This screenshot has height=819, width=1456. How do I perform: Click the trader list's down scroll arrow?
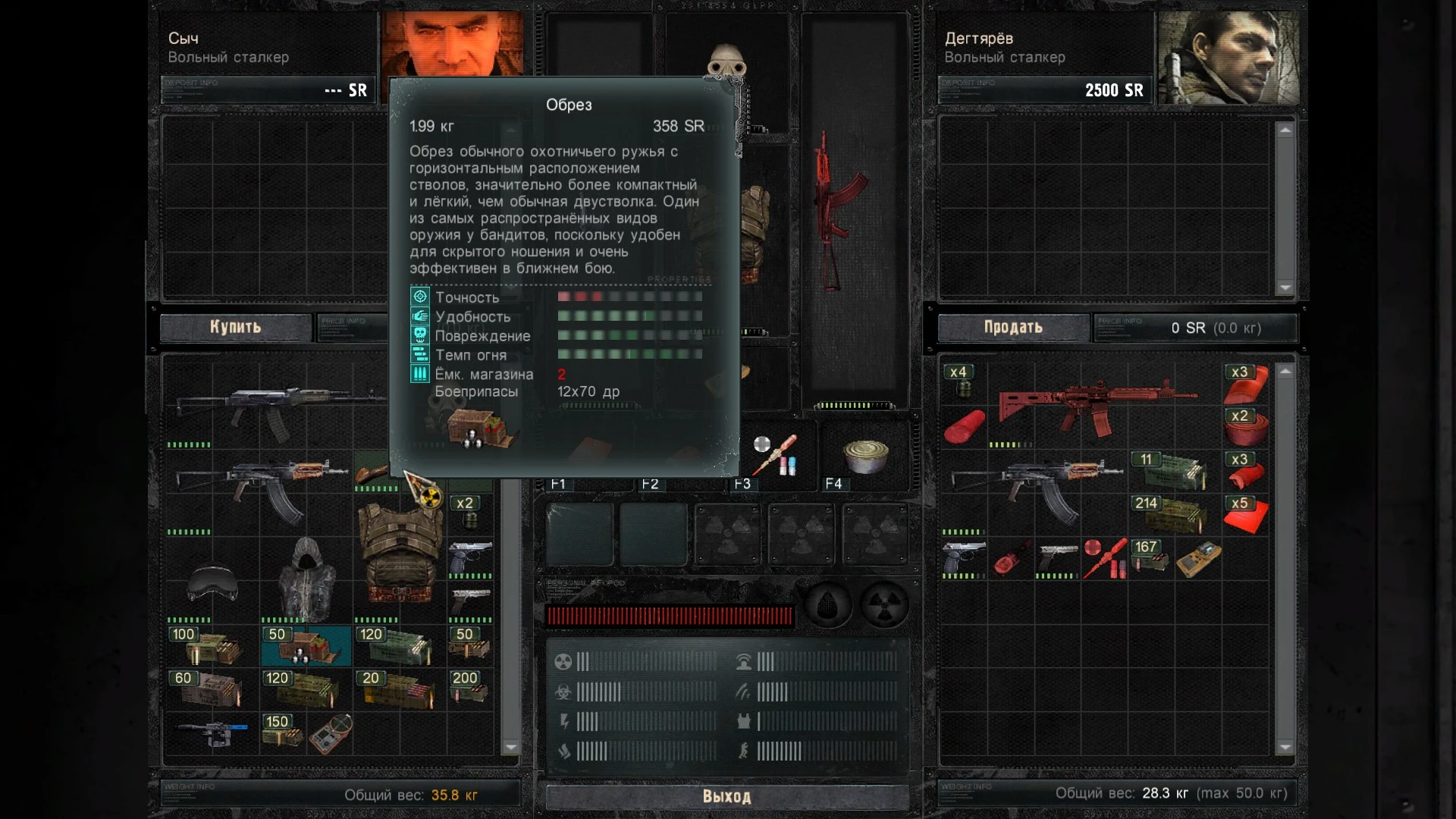[511, 747]
